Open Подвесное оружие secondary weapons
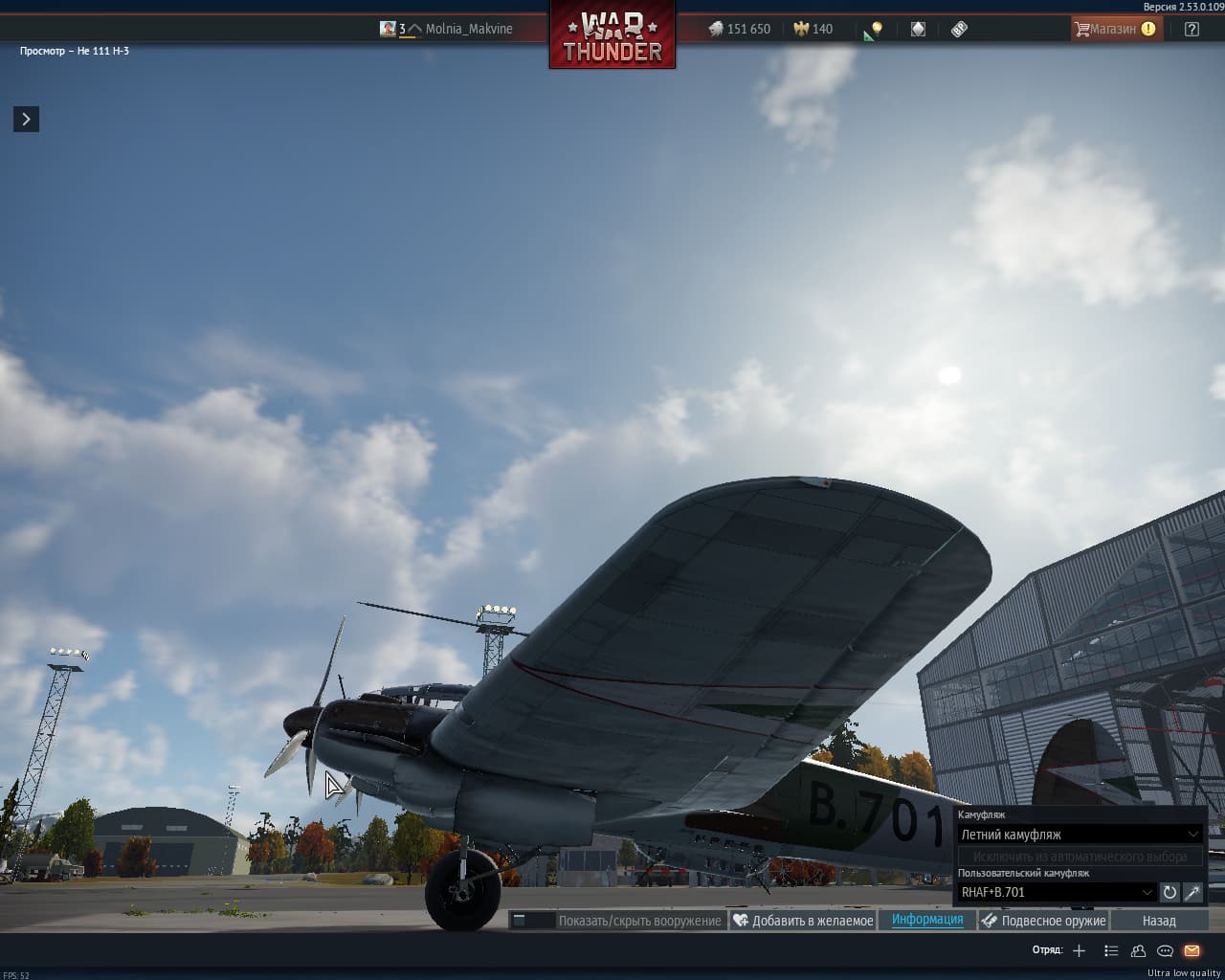Viewport: 1225px width, 980px height. click(x=1043, y=921)
